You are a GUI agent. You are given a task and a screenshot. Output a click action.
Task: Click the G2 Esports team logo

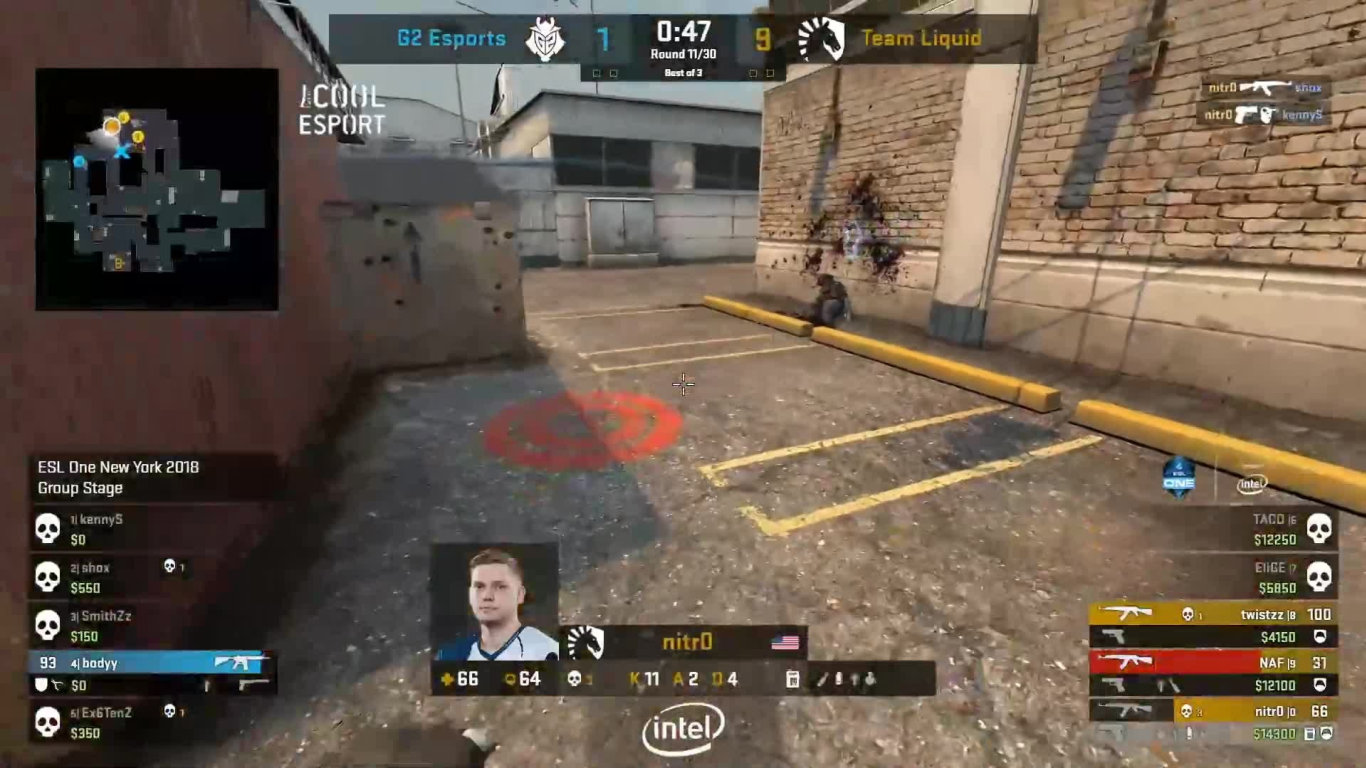(x=546, y=39)
